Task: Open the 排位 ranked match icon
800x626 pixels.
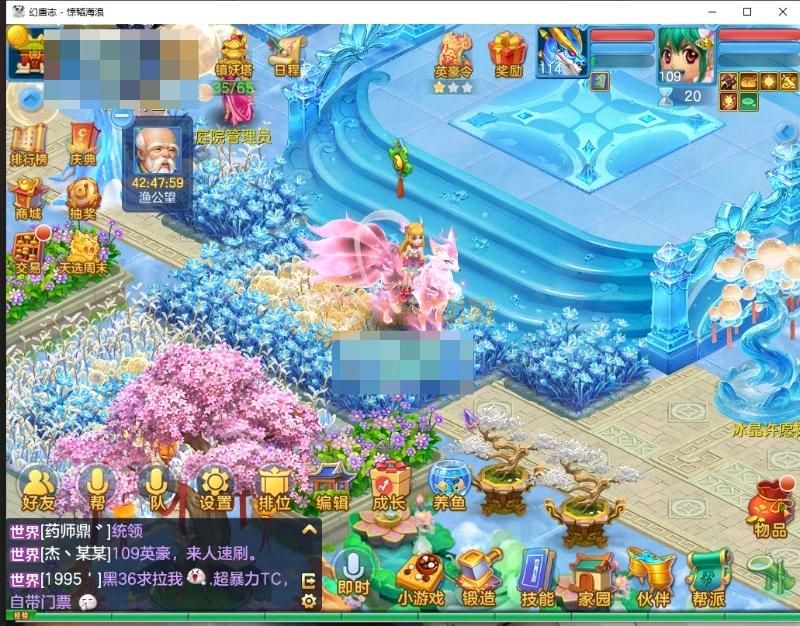Action: [x=273, y=488]
